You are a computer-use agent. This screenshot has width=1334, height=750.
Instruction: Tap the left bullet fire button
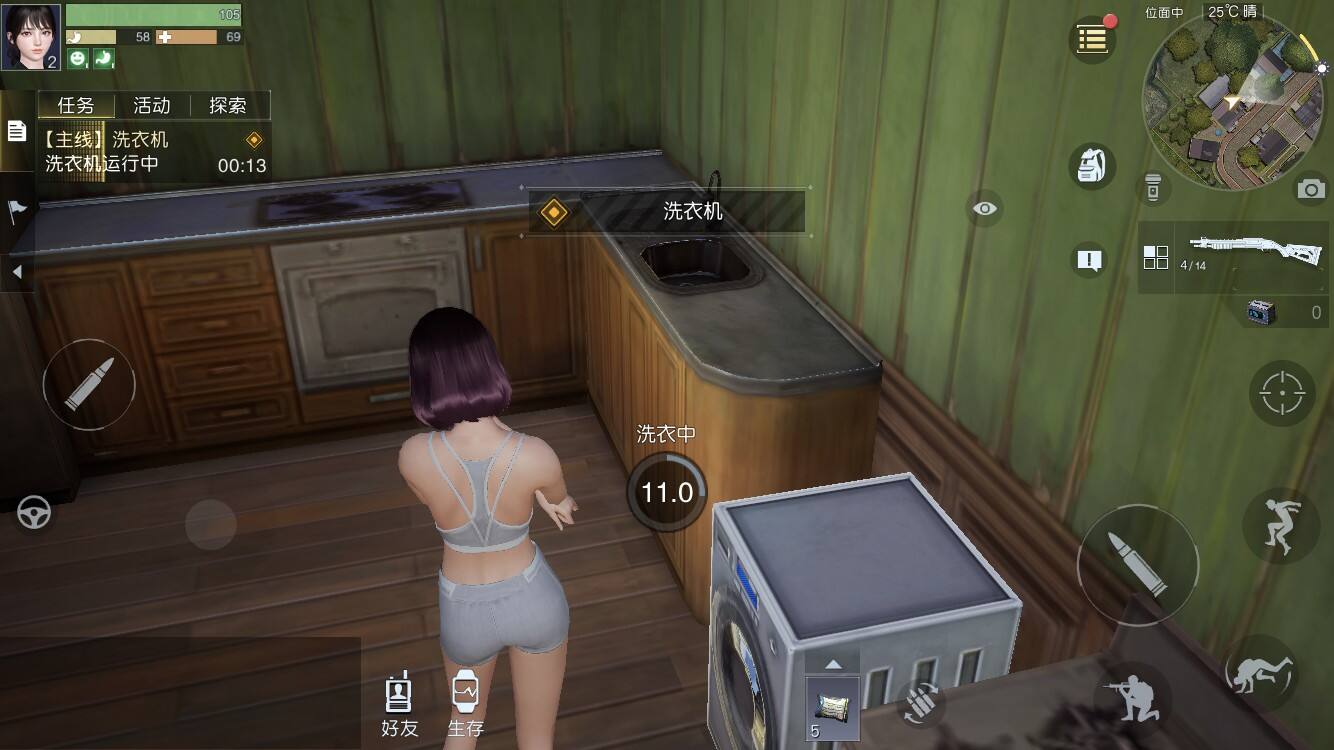tap(88, 385)
